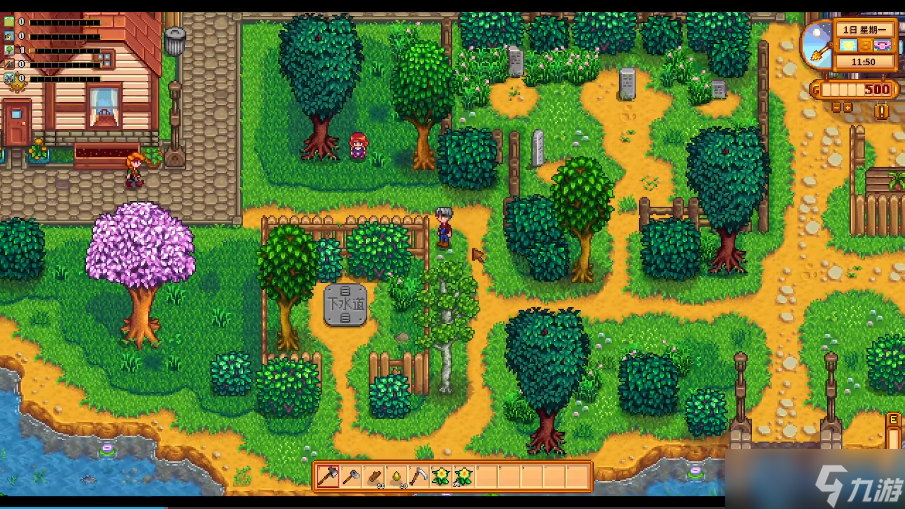This screenshot has height=509, width=905.
Task: Select the daffodil slot beside the scythe
Action: 440,476
